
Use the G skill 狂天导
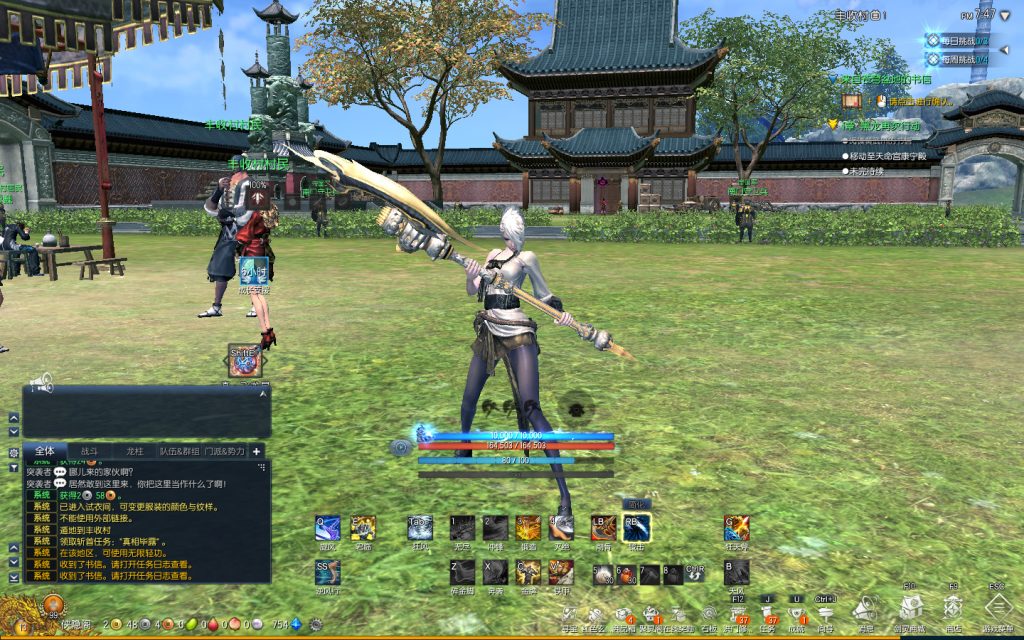click(x=737, y=528)
